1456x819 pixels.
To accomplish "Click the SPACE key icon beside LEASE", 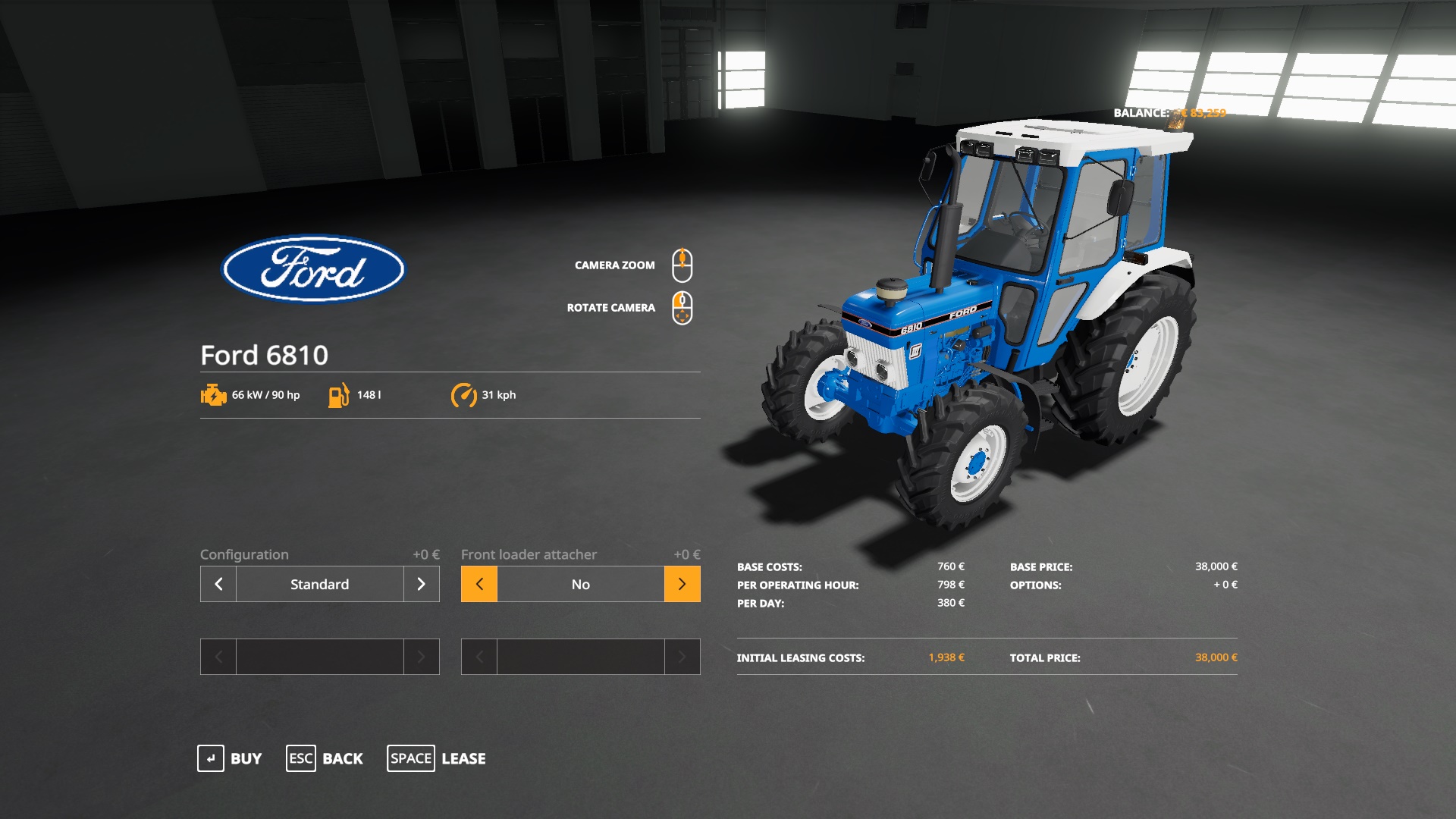I will (410, 758).
